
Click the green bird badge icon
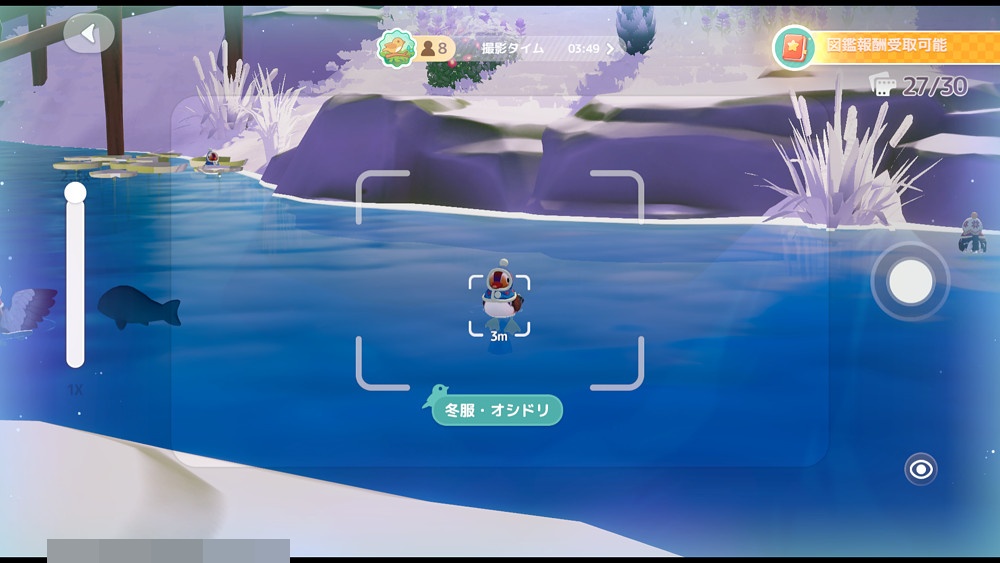[x=397, y=47]
